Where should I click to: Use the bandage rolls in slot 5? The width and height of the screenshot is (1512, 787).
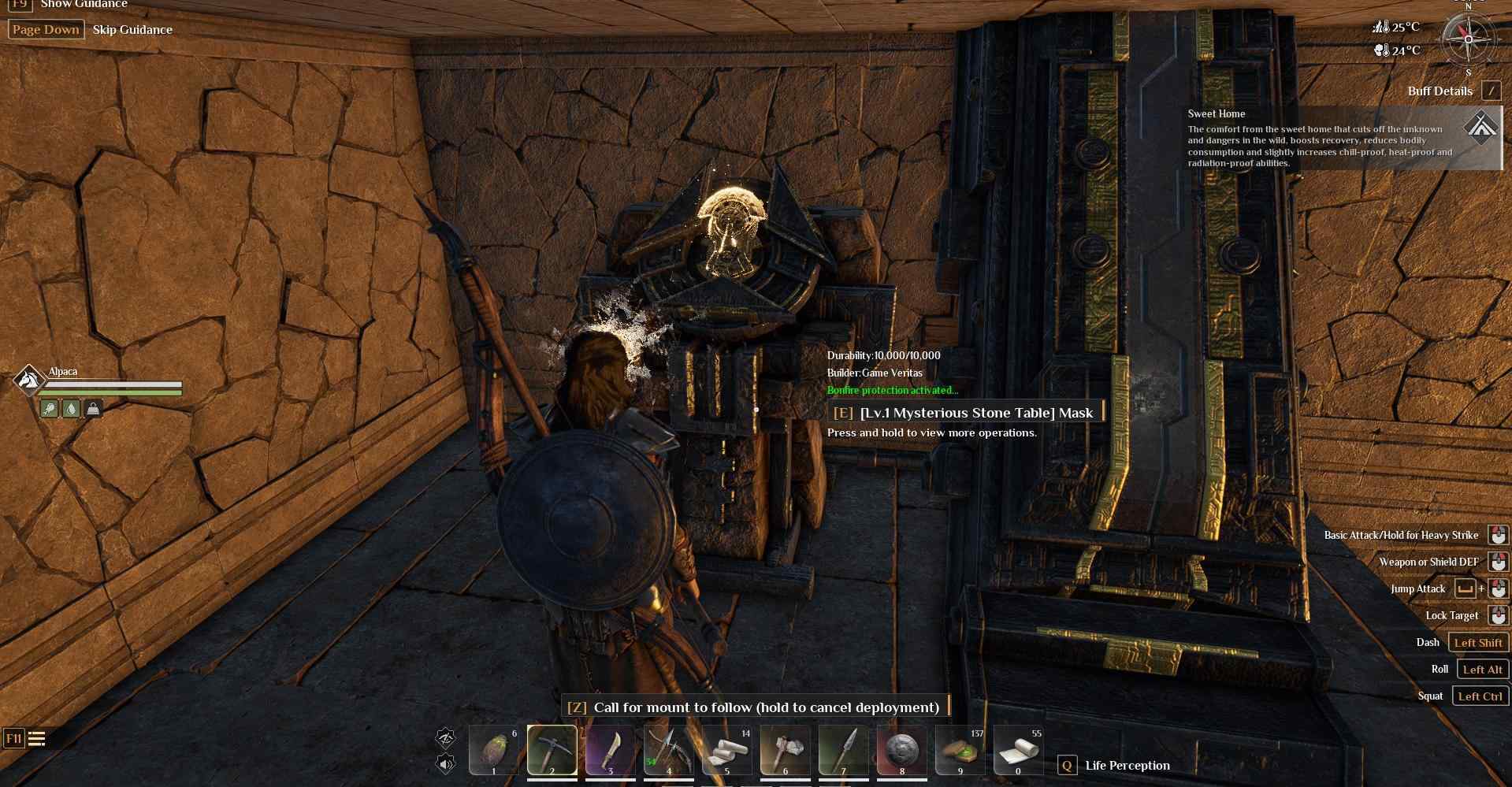click(x=726, y=751)
